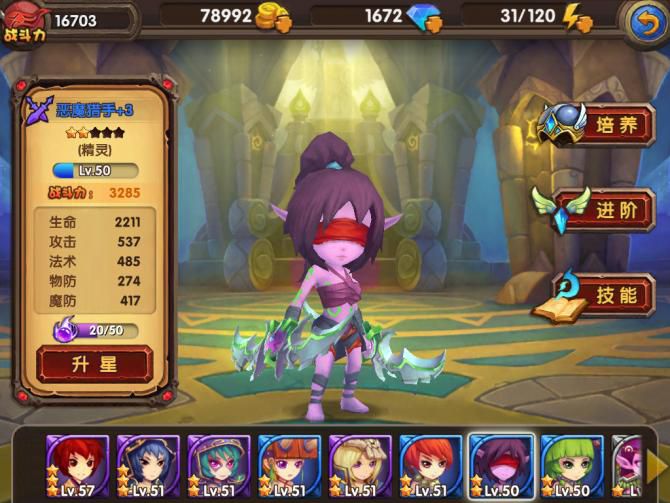
Task: Open the 进阶 (Advance) menu
Action: (599, 209)
